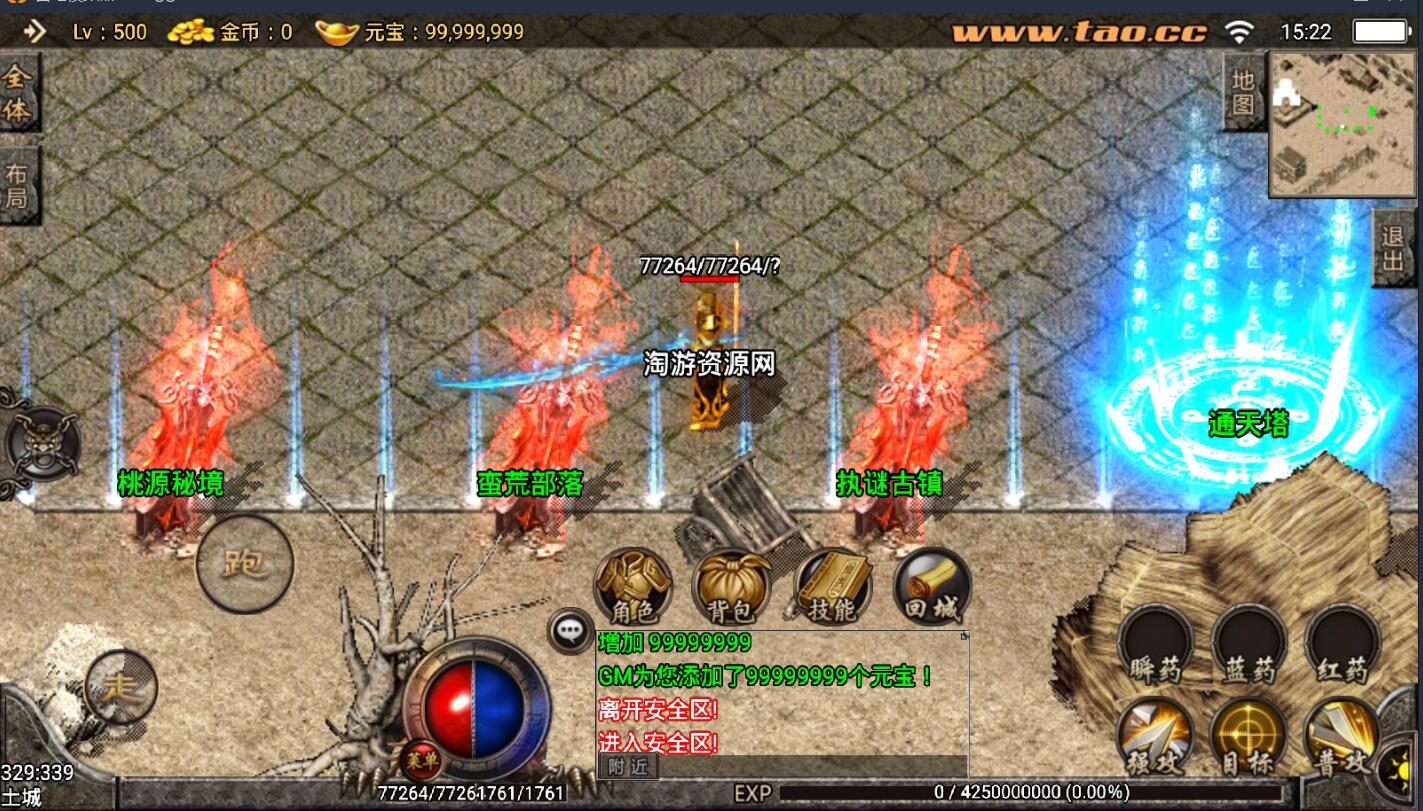Open the 布局 layout button

click(x=17, y=186)
